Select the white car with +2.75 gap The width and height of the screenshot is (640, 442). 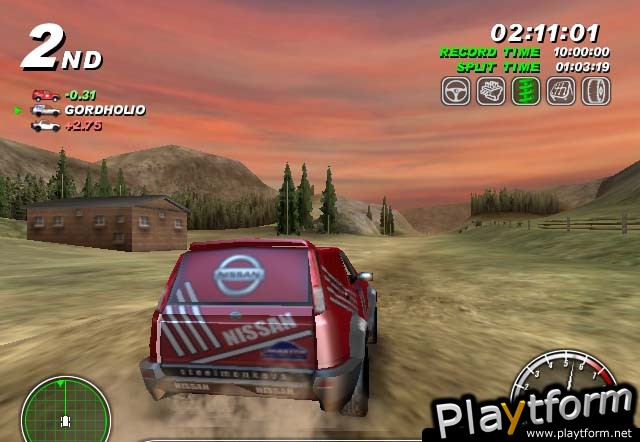[x=45, y=126]
